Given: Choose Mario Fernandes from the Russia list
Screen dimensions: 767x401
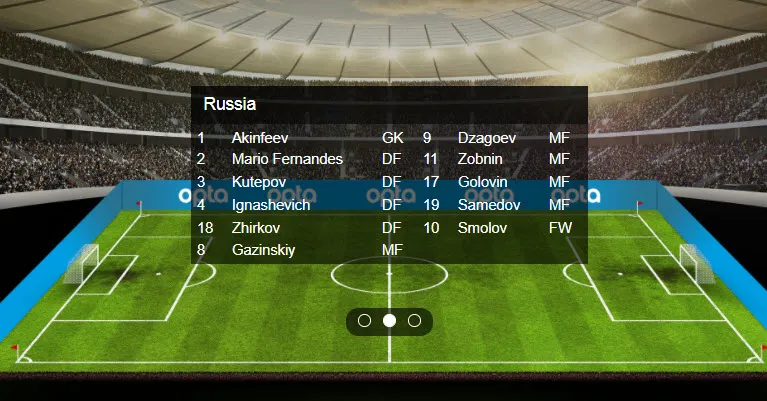Looking at the screenshot, I should [287, 159].
